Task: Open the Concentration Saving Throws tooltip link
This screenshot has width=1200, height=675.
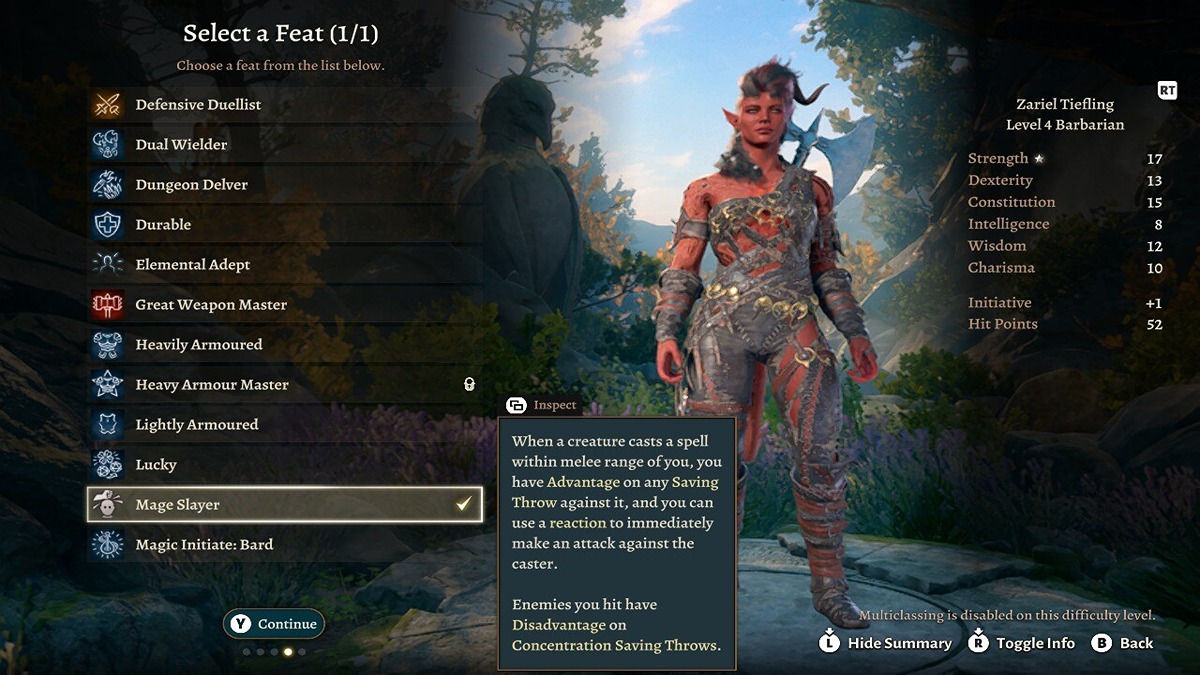Action: (614, 645)
